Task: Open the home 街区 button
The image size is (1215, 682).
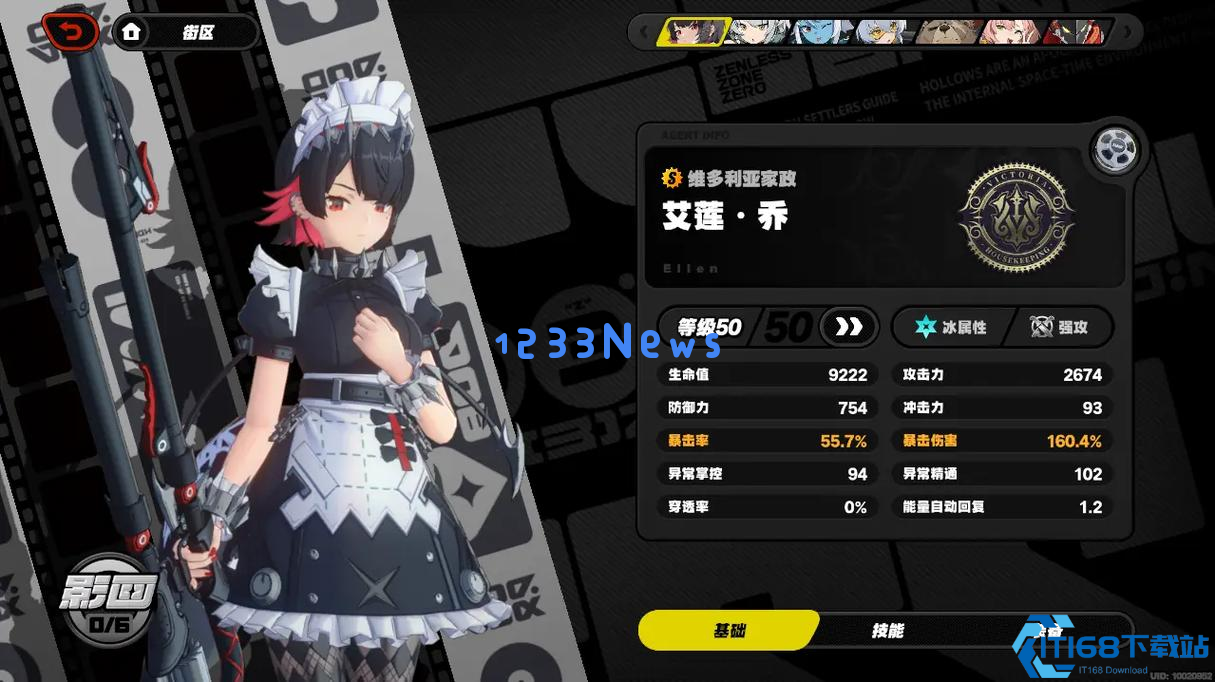Action: point(185,32)
